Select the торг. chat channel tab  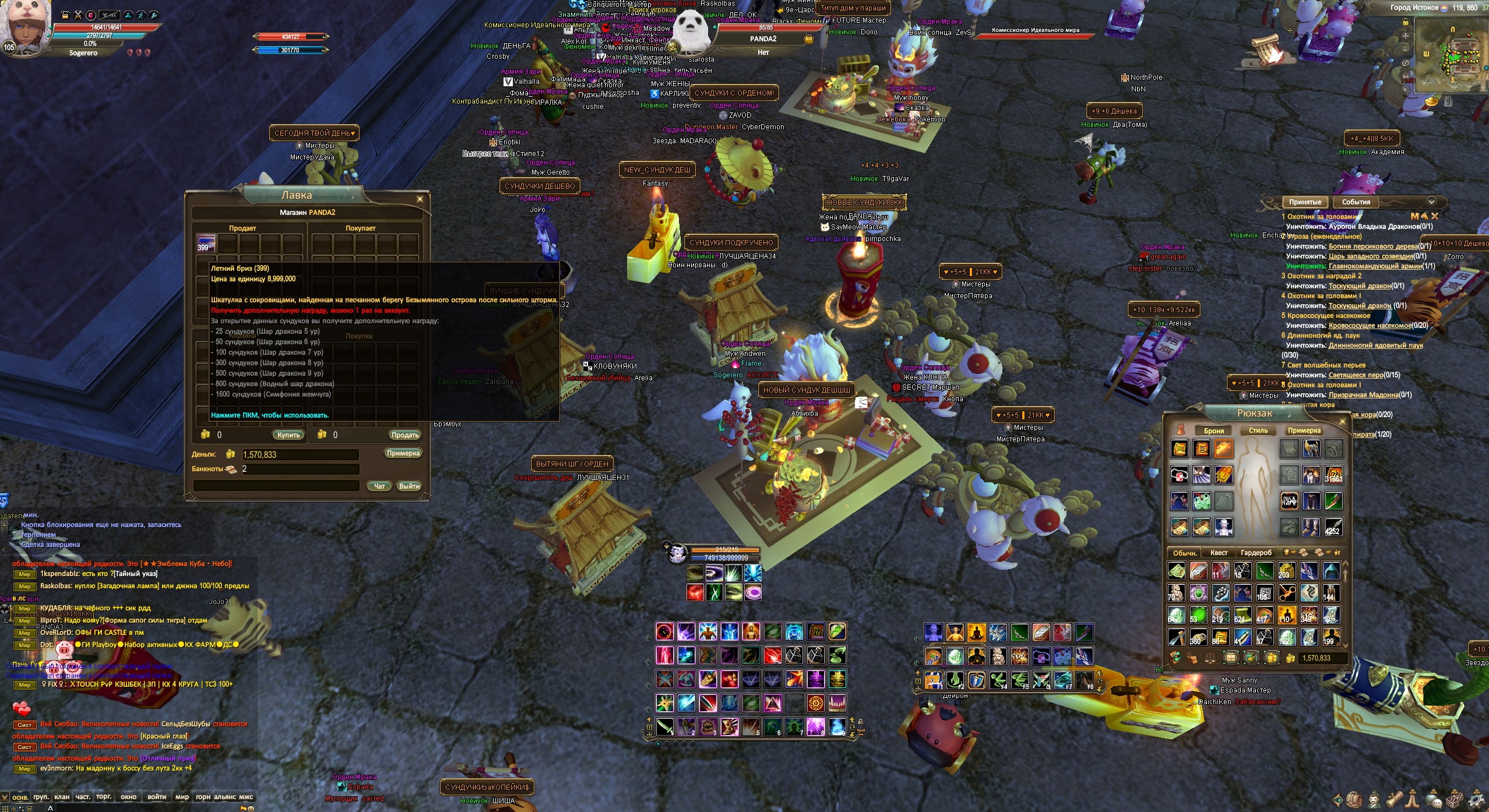coord(104,797)
